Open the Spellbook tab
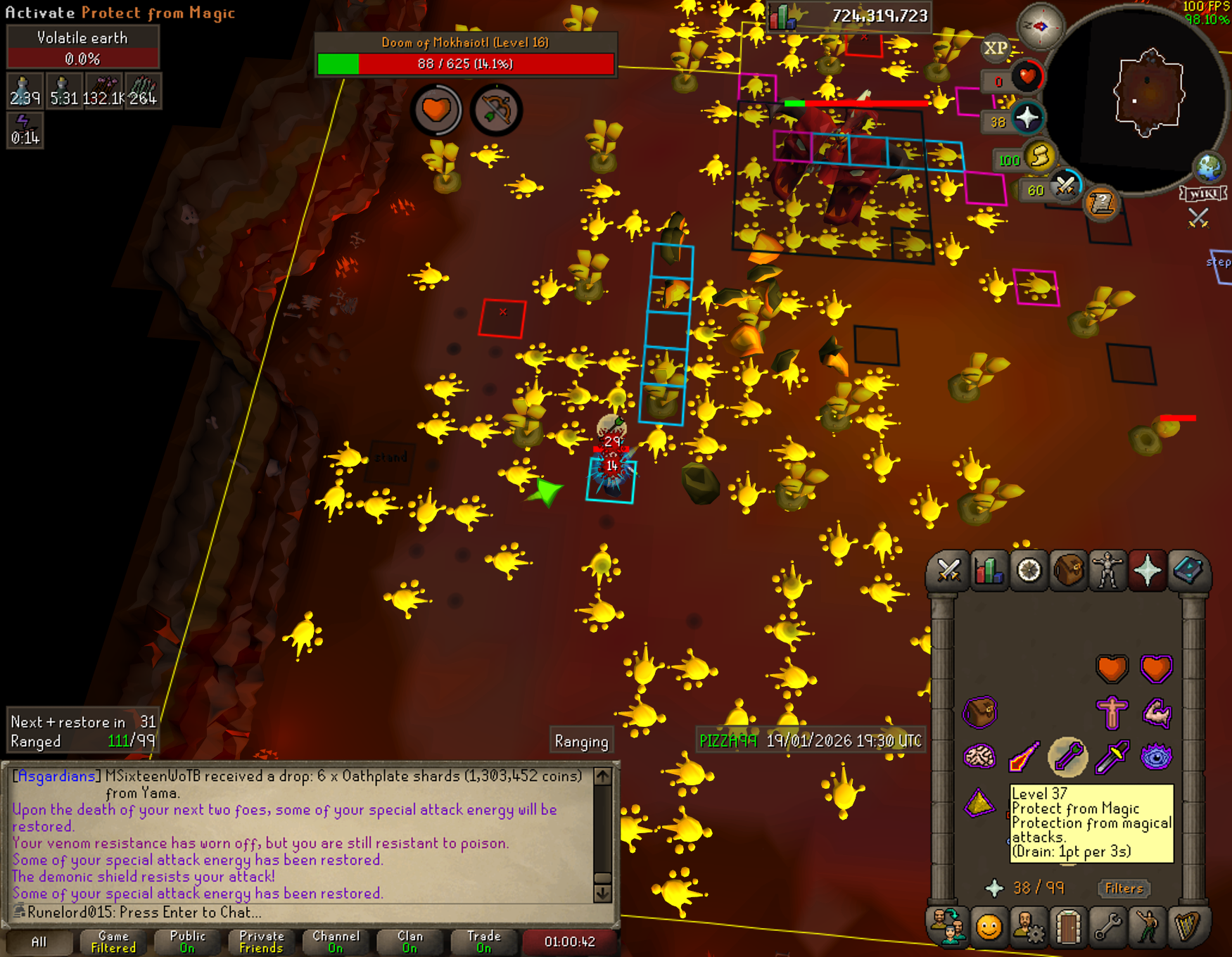This screenshot has width=1232, height=957. [x=1188, y=570]
